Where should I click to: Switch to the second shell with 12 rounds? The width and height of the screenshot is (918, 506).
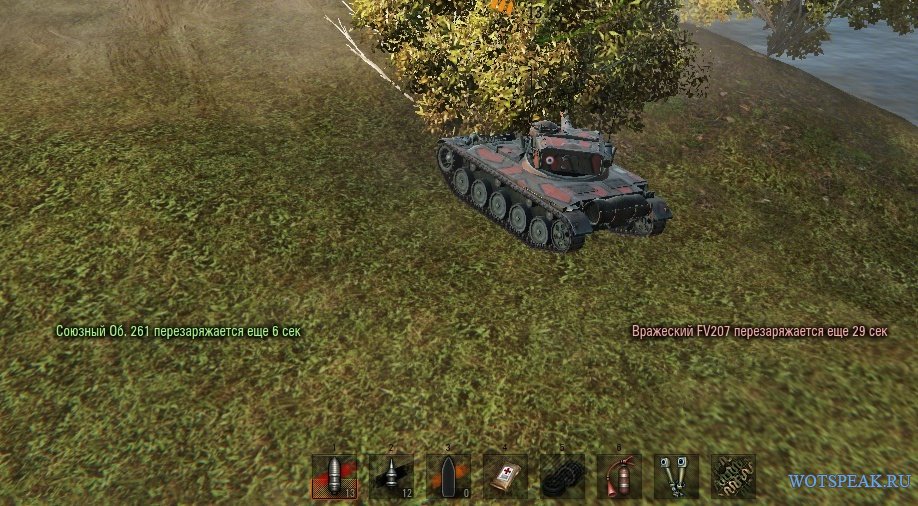point(391,475)
